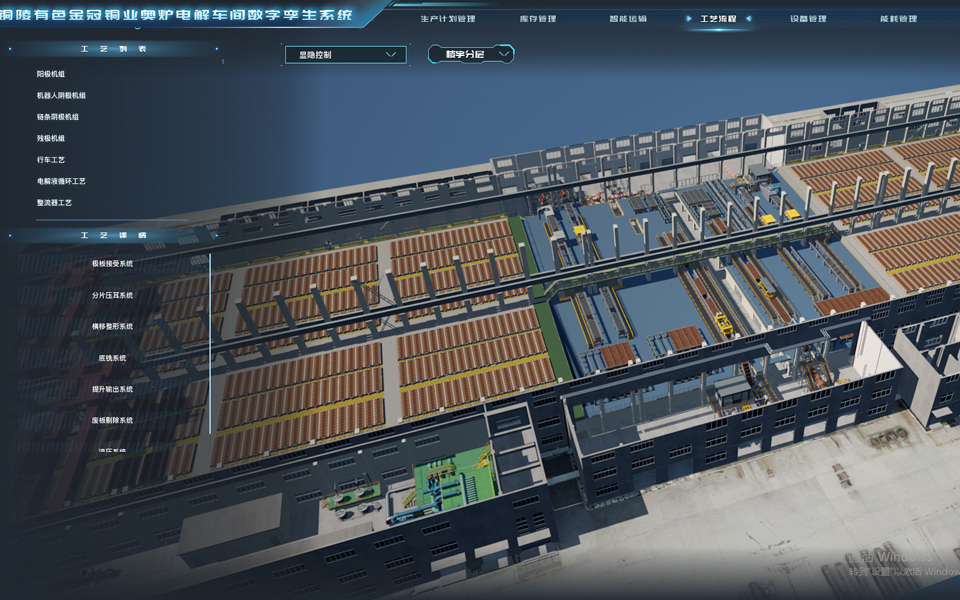Select 提升输出系统 in process details

pos(112,389)
